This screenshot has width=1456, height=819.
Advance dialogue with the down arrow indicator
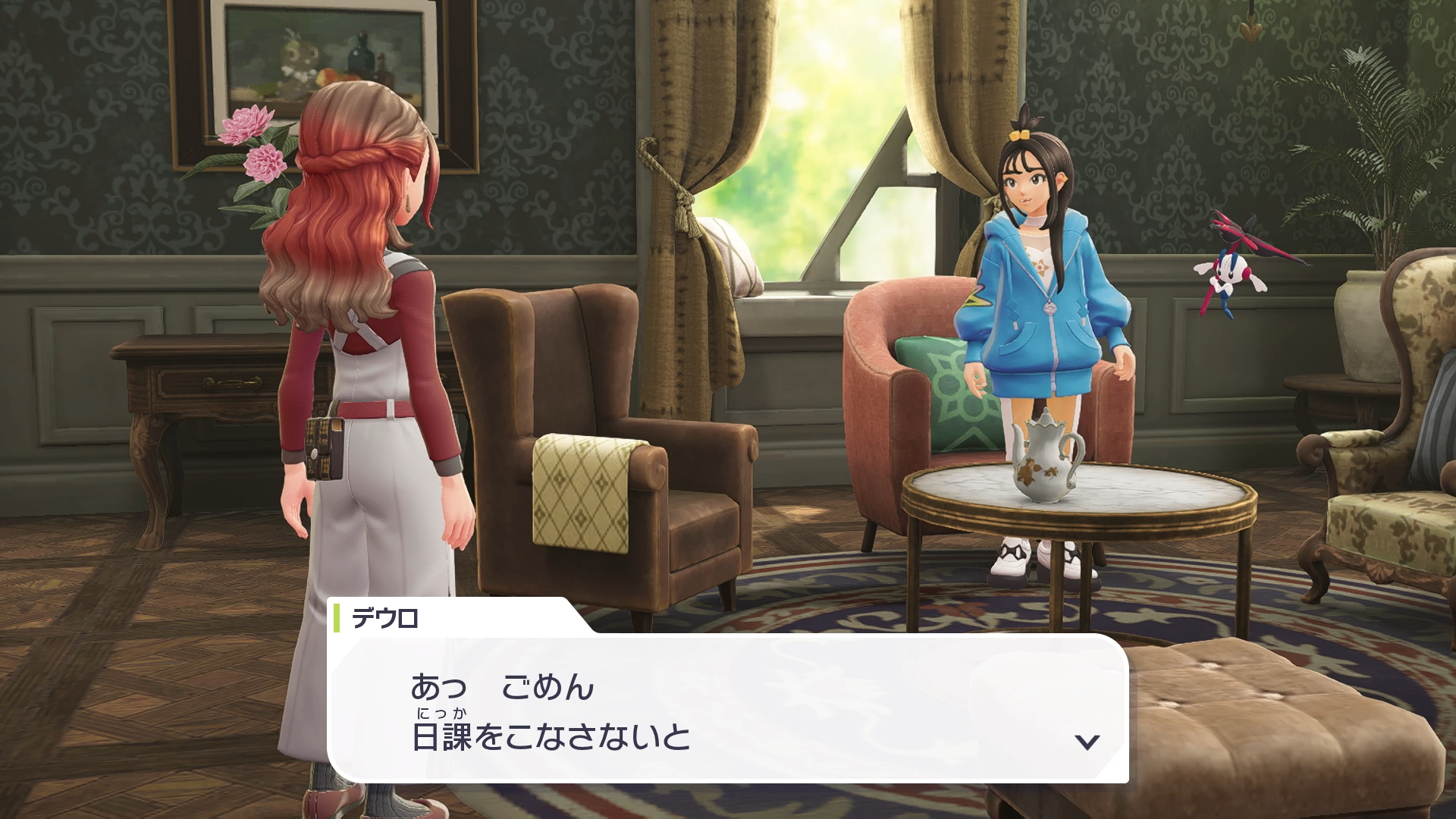(x=1087, y=741)
